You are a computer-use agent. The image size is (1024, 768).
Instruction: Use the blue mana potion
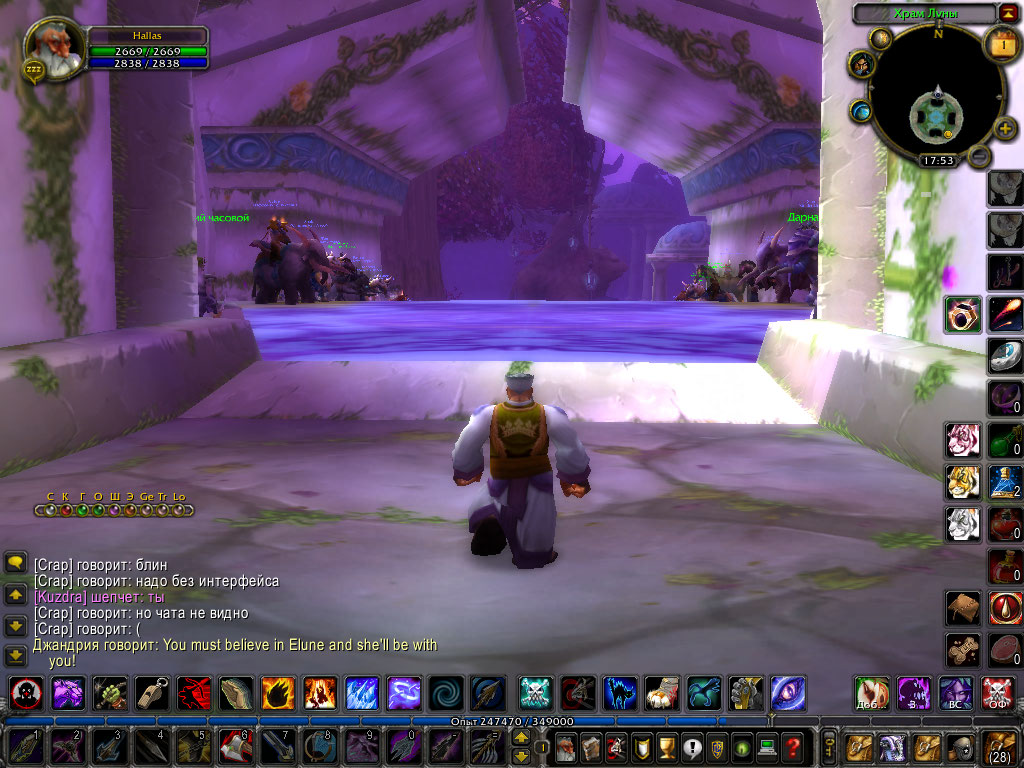point(1003,483)
